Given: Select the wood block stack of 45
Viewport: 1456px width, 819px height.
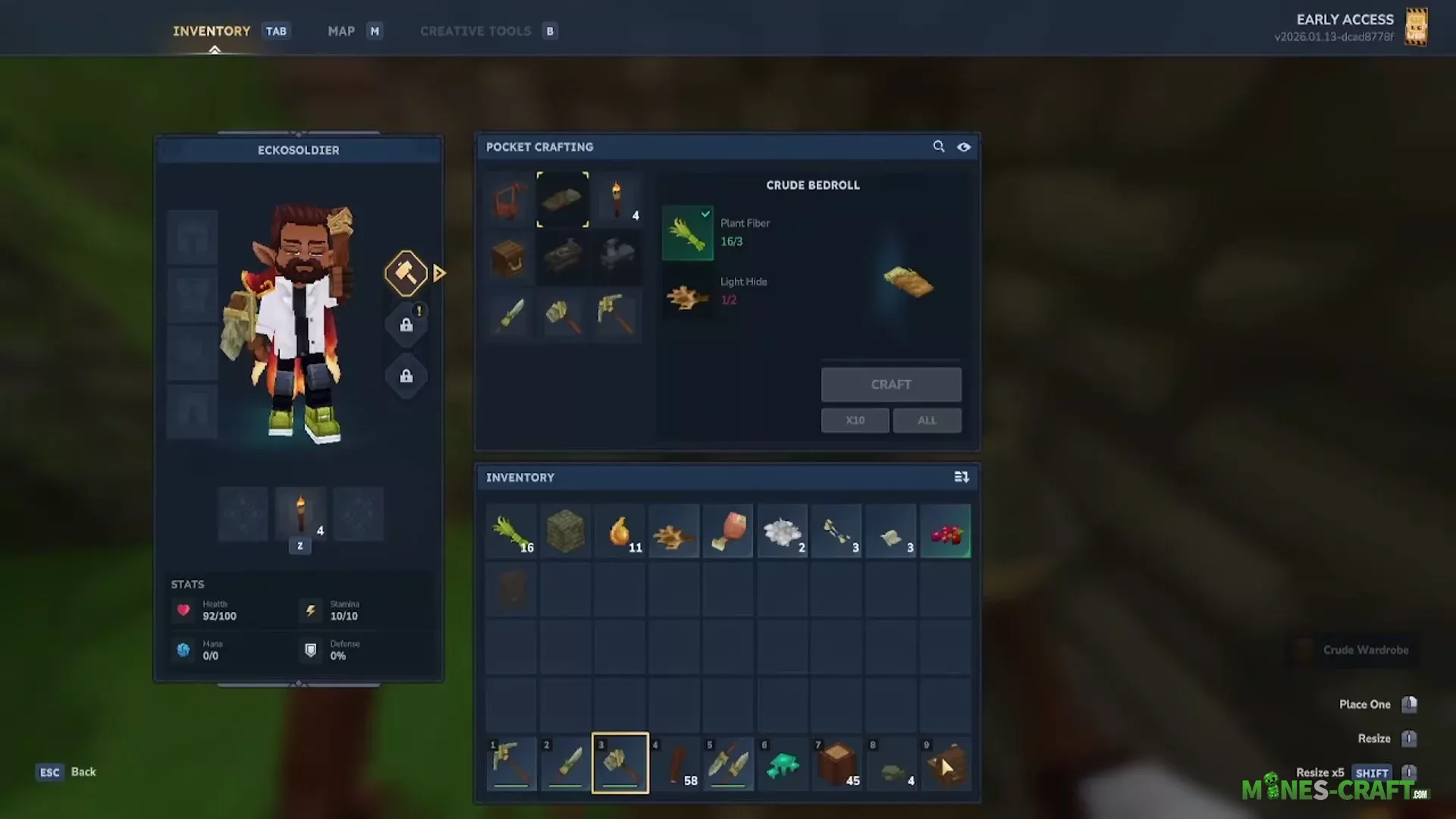Looking at the screenshot, I should (837, 763).
